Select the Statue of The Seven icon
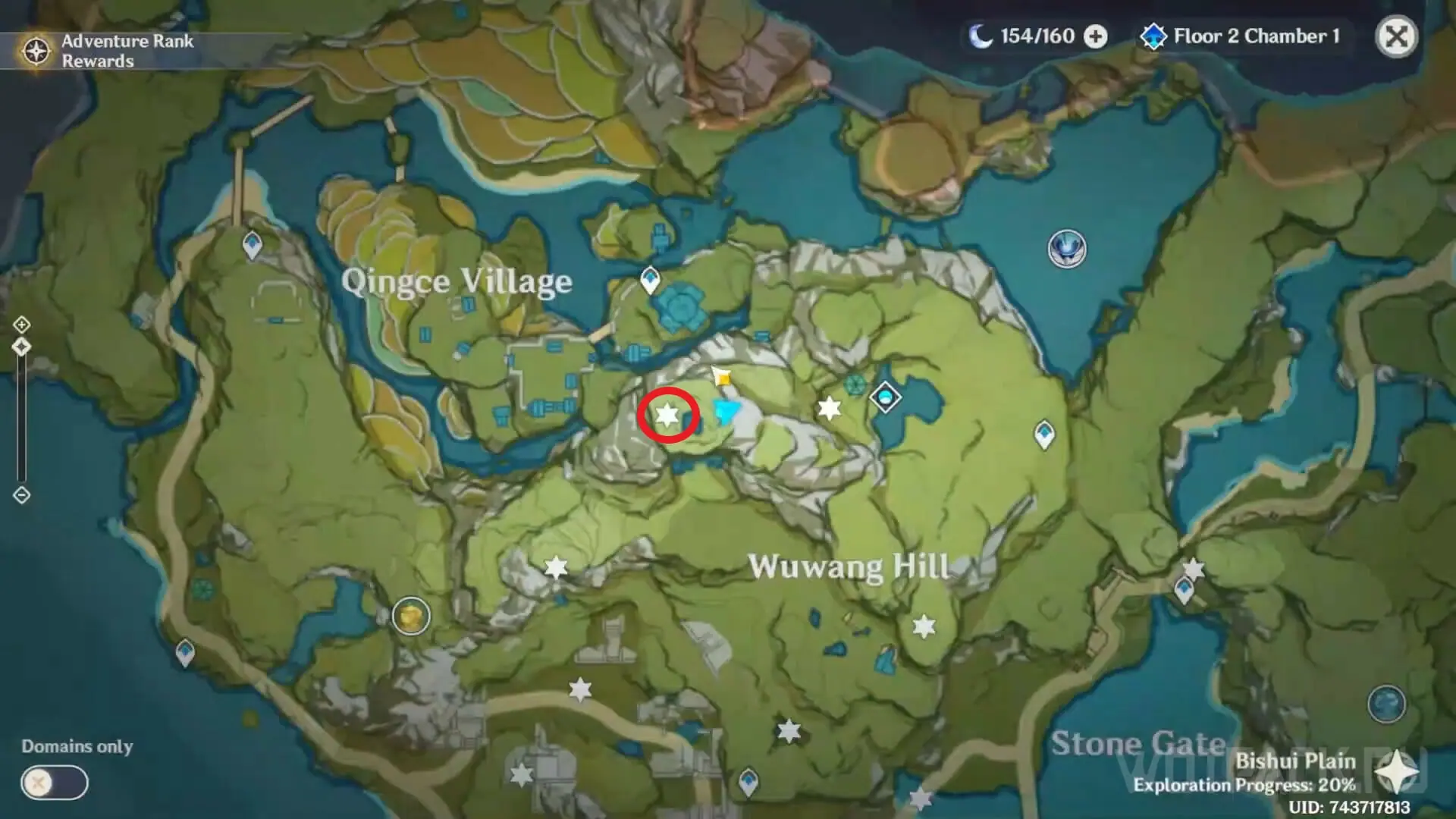 (1067, 248)
